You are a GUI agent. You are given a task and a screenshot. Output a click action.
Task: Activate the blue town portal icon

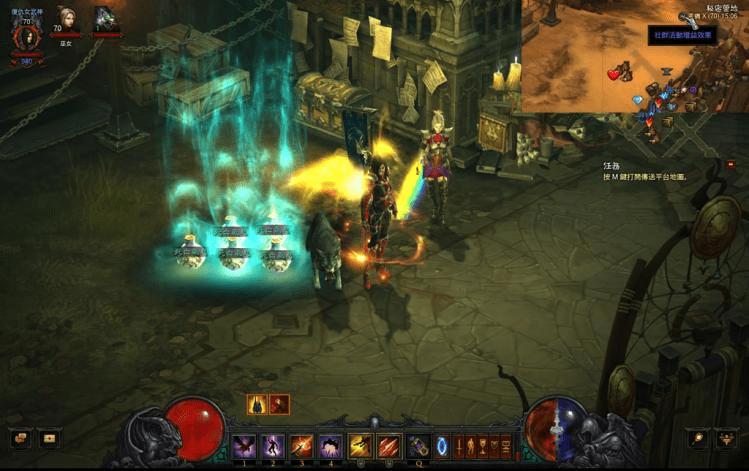pos(441,446)
